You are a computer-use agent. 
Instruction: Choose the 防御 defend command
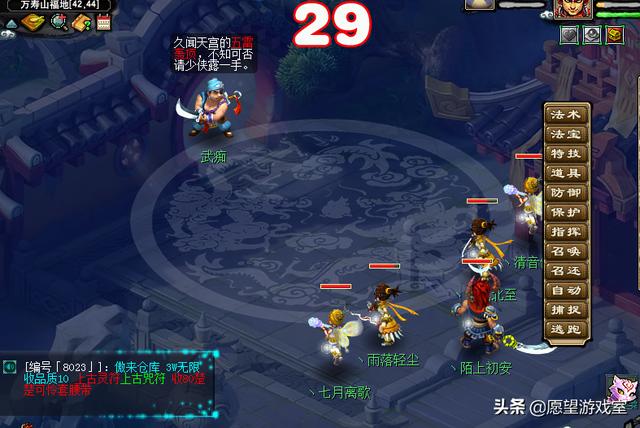tap(565, 193)
